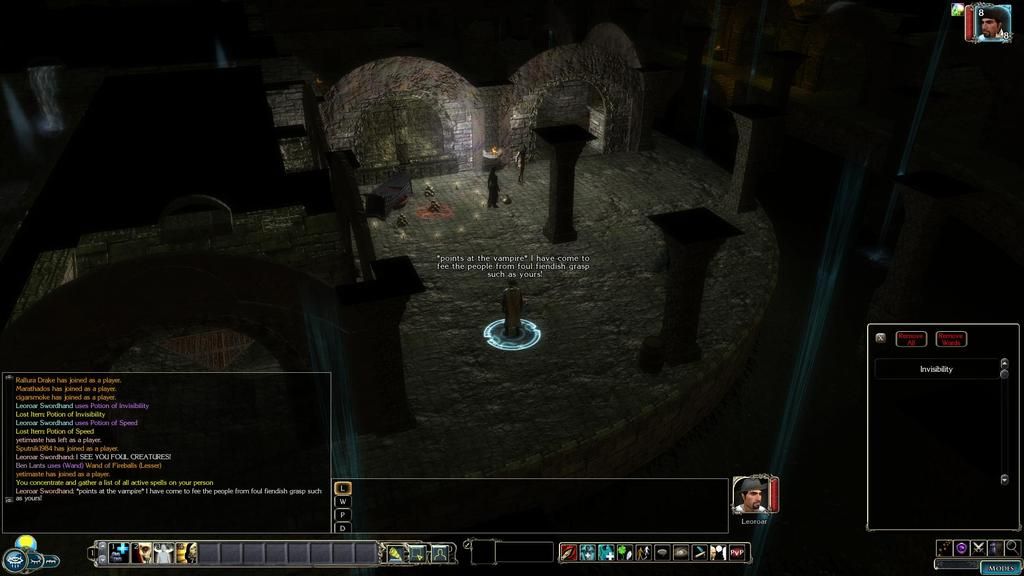Activate the magnifying glass search icon
This screenshot has width=1024, height=576.
(x=1012, y=547)
